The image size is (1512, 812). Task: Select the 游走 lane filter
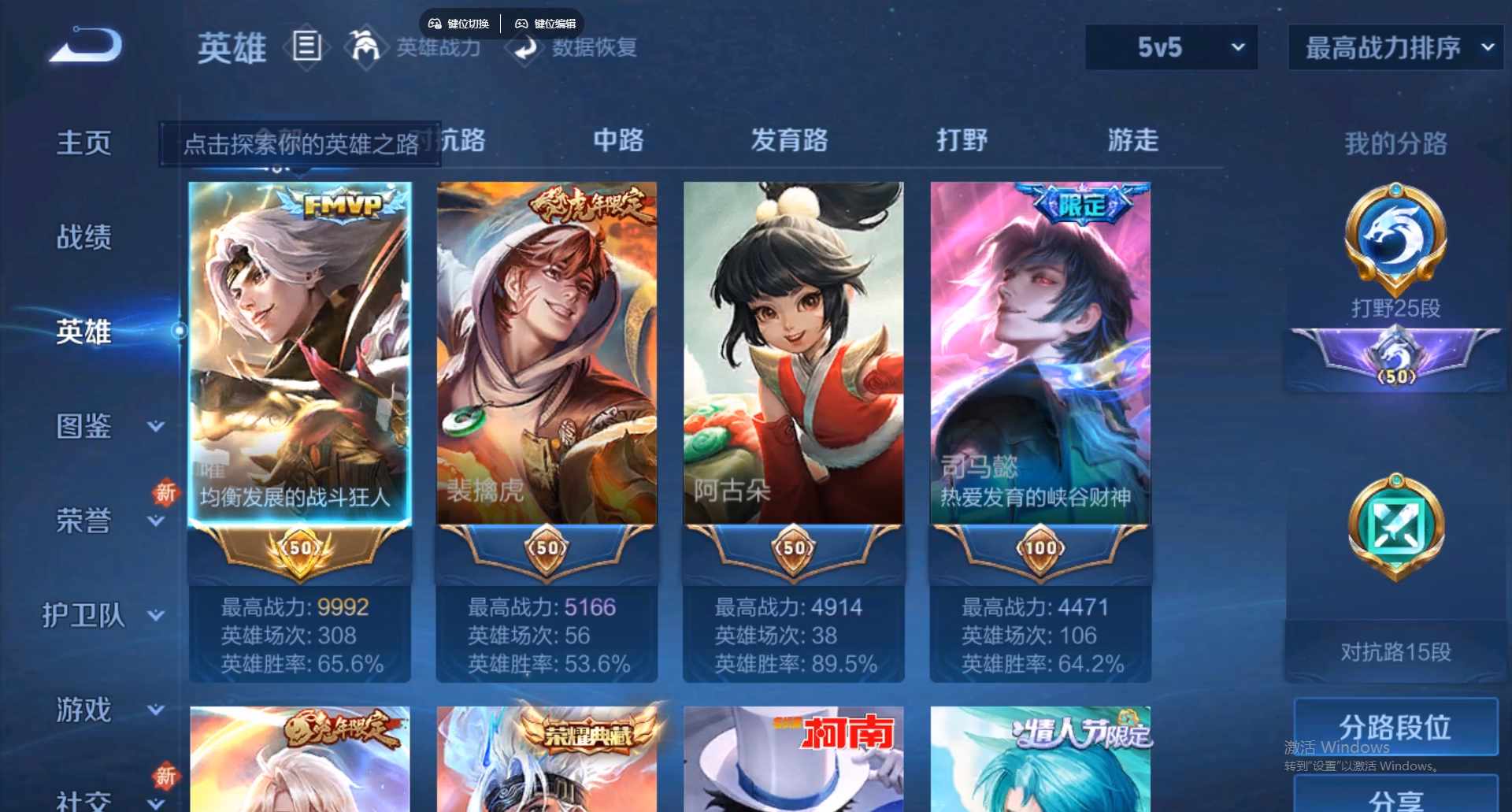(x=1132, y=141)
